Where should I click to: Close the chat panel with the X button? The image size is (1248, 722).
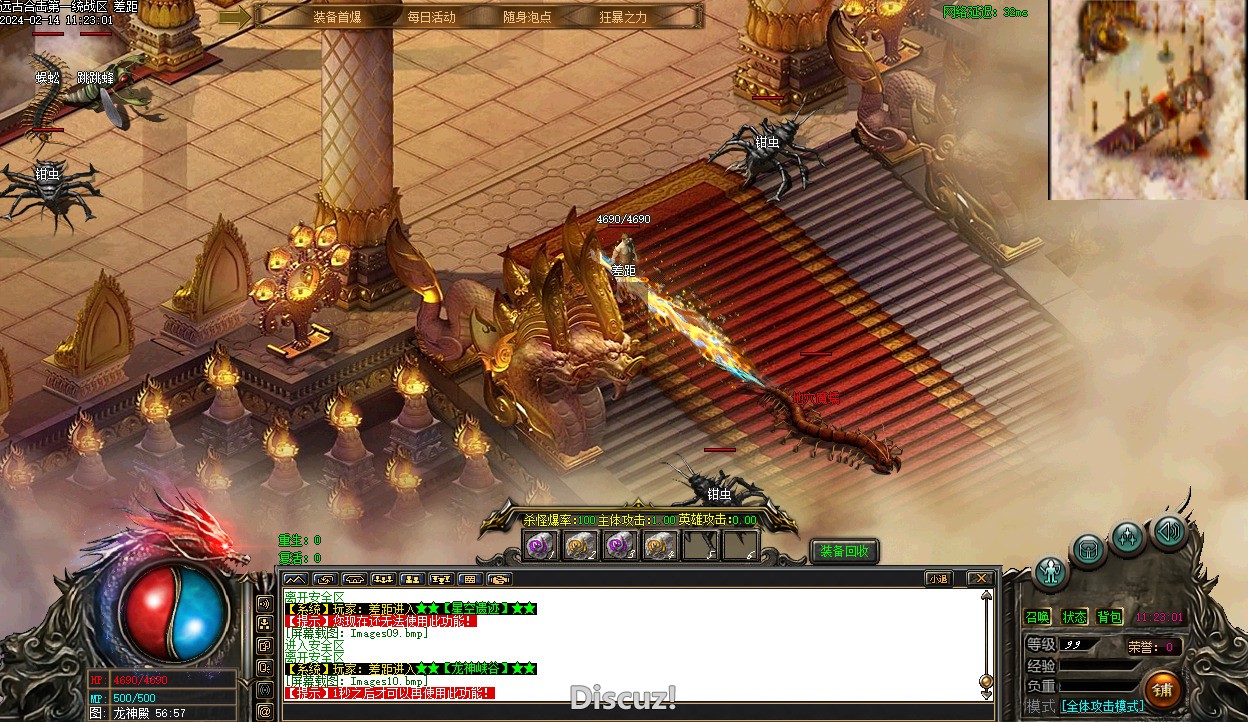(981, 578)
